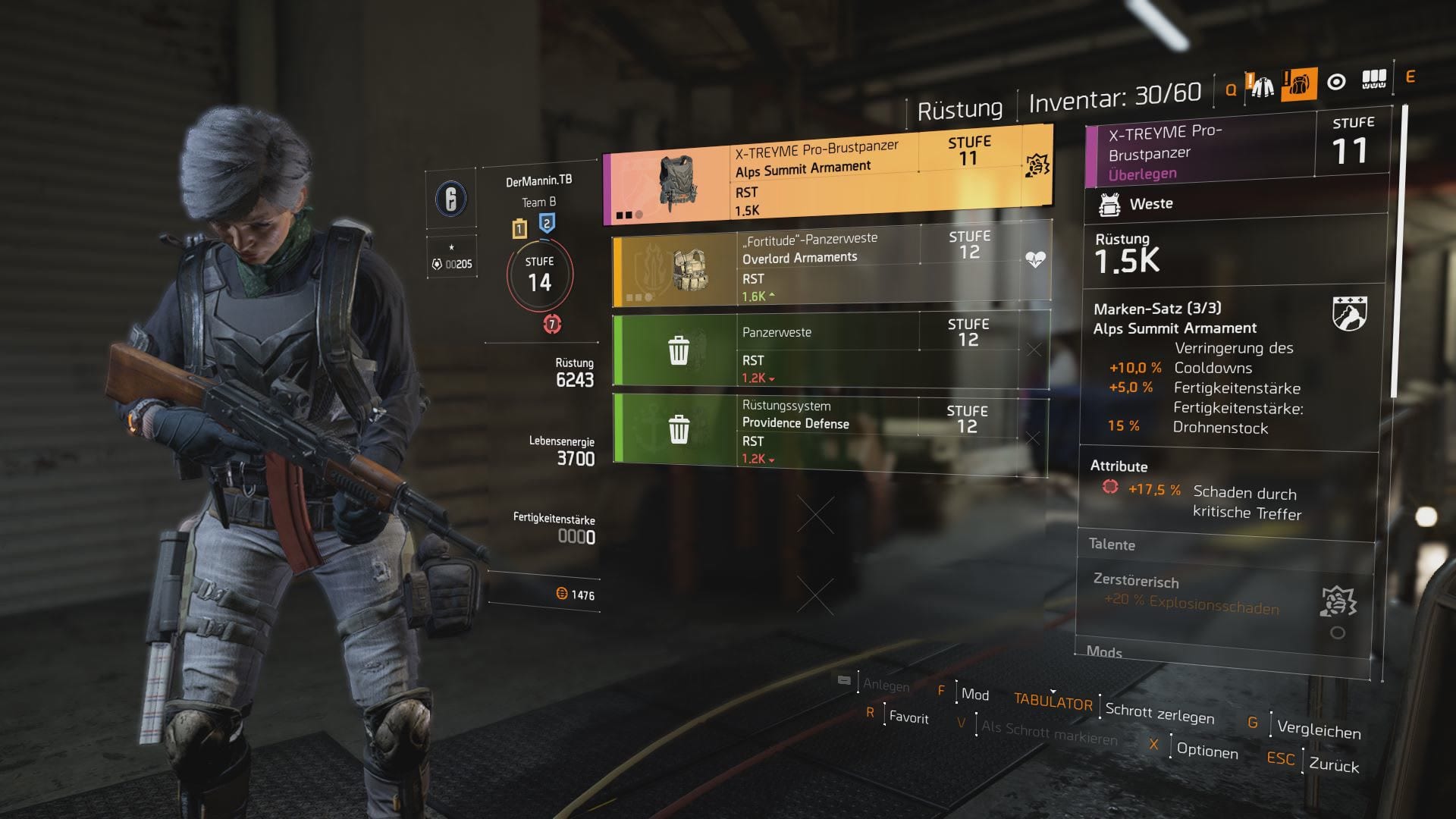The width and height of the screenshot is (1456, 819).
Task: Mark the item as Favorit
Action: click(908, 717)
